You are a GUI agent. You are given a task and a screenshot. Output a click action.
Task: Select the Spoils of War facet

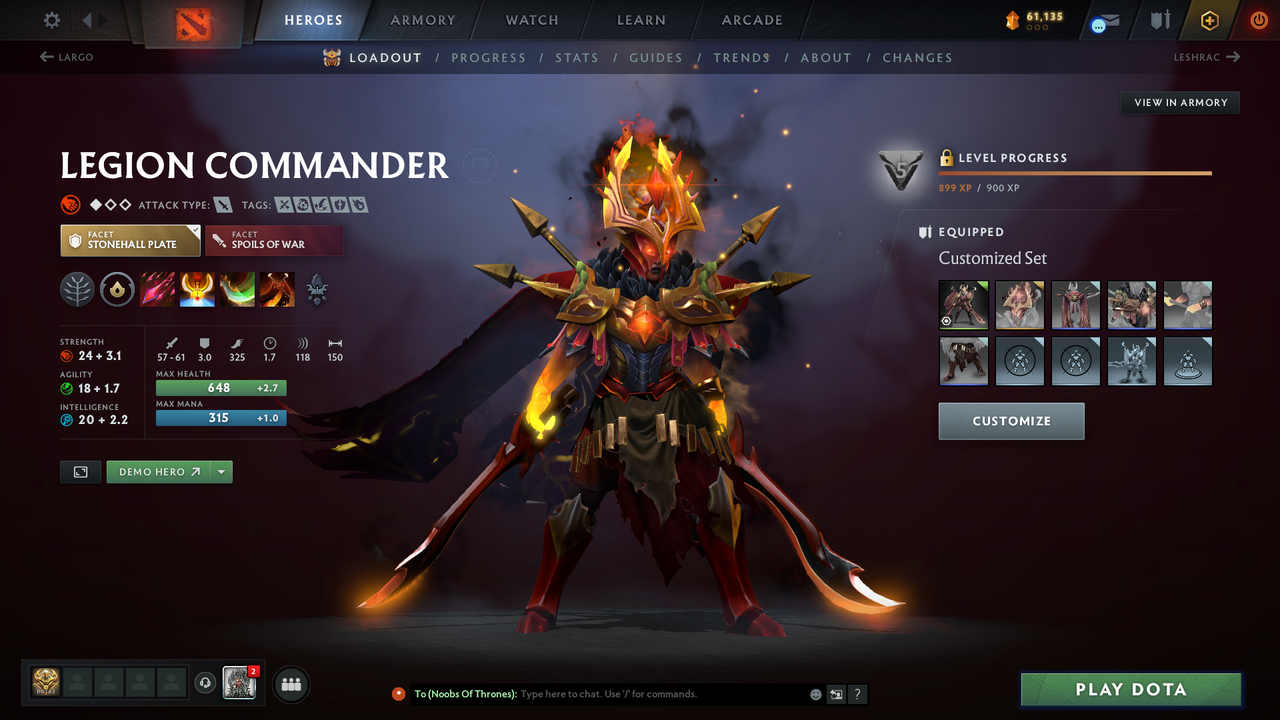(x=274, y=240)
